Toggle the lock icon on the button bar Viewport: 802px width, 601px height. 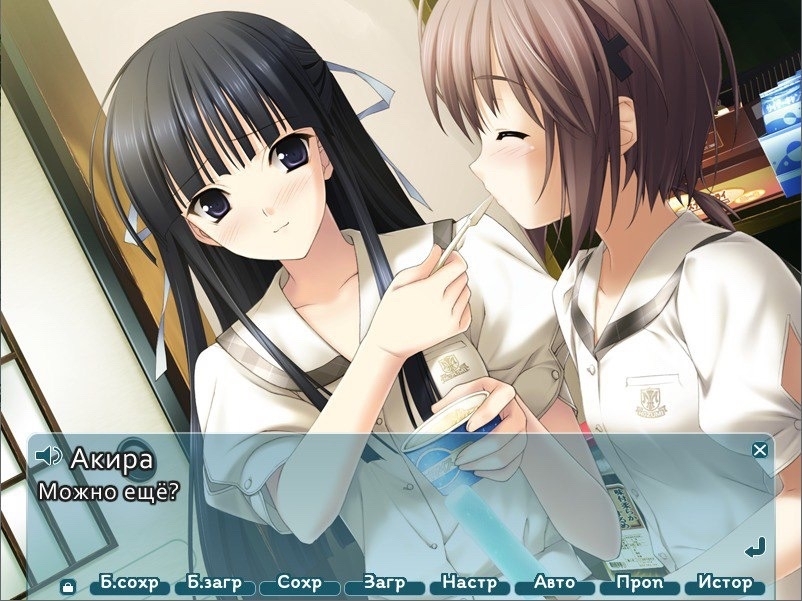click(x=68, y=586)
